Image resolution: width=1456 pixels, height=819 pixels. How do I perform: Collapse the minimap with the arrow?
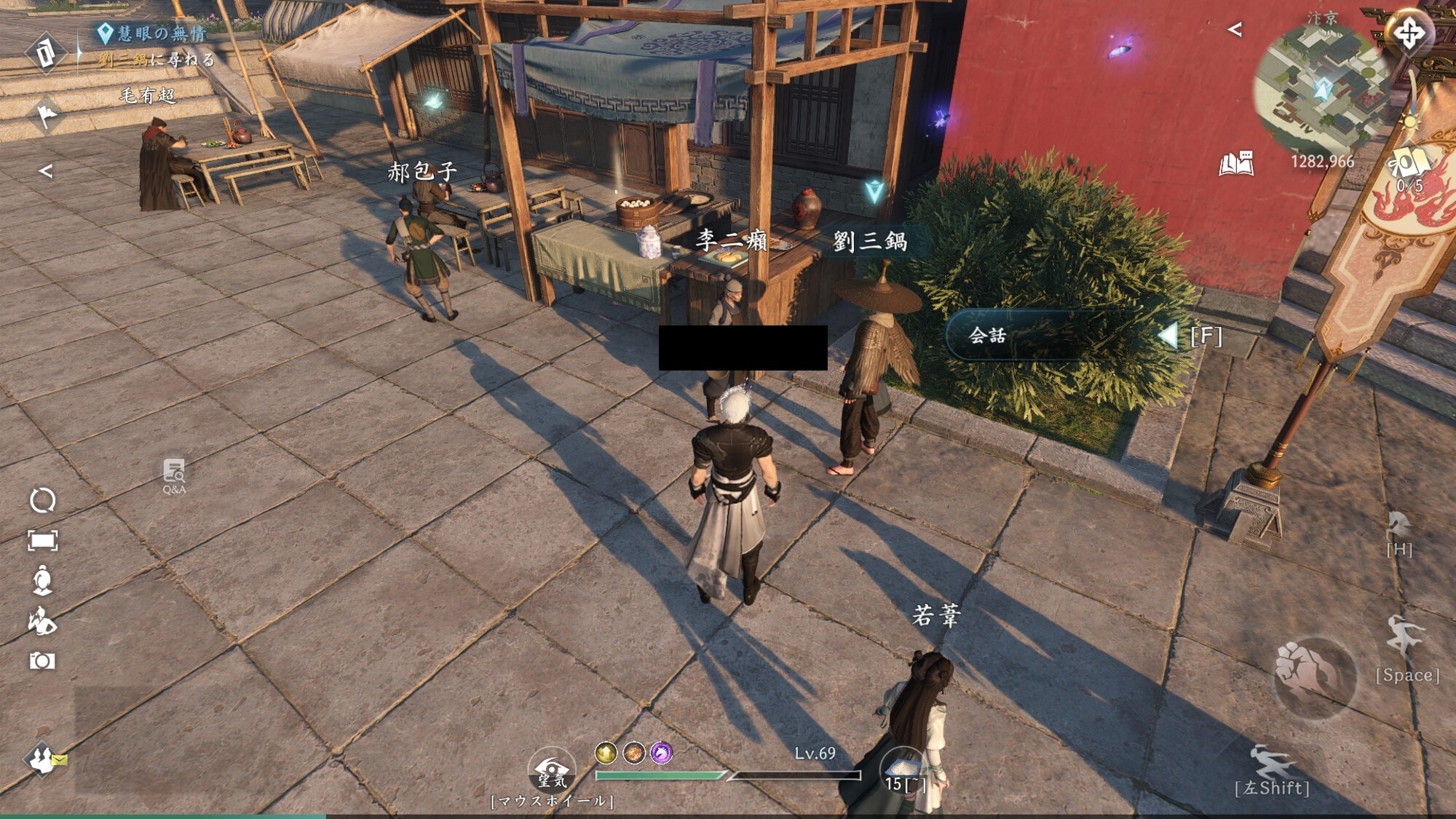coord(1235,30)
